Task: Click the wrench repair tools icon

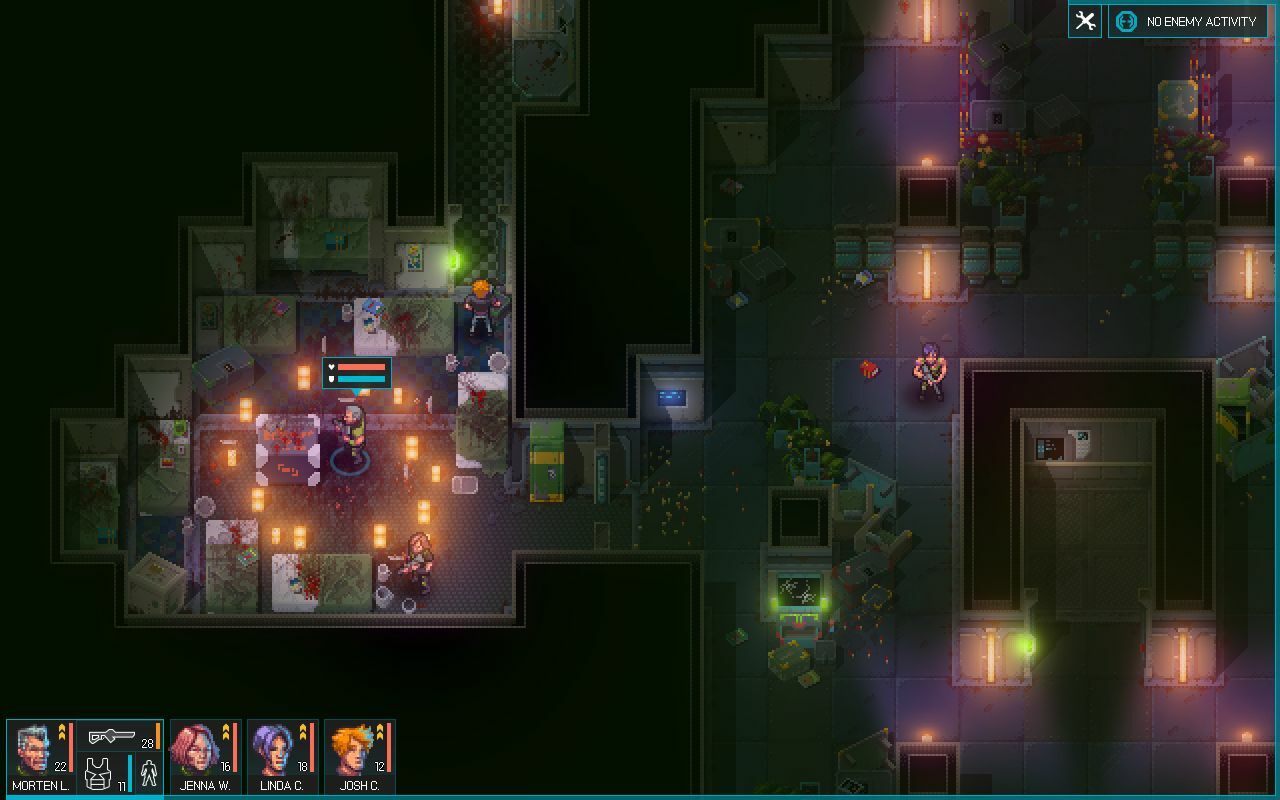Action: (1083, 20)
